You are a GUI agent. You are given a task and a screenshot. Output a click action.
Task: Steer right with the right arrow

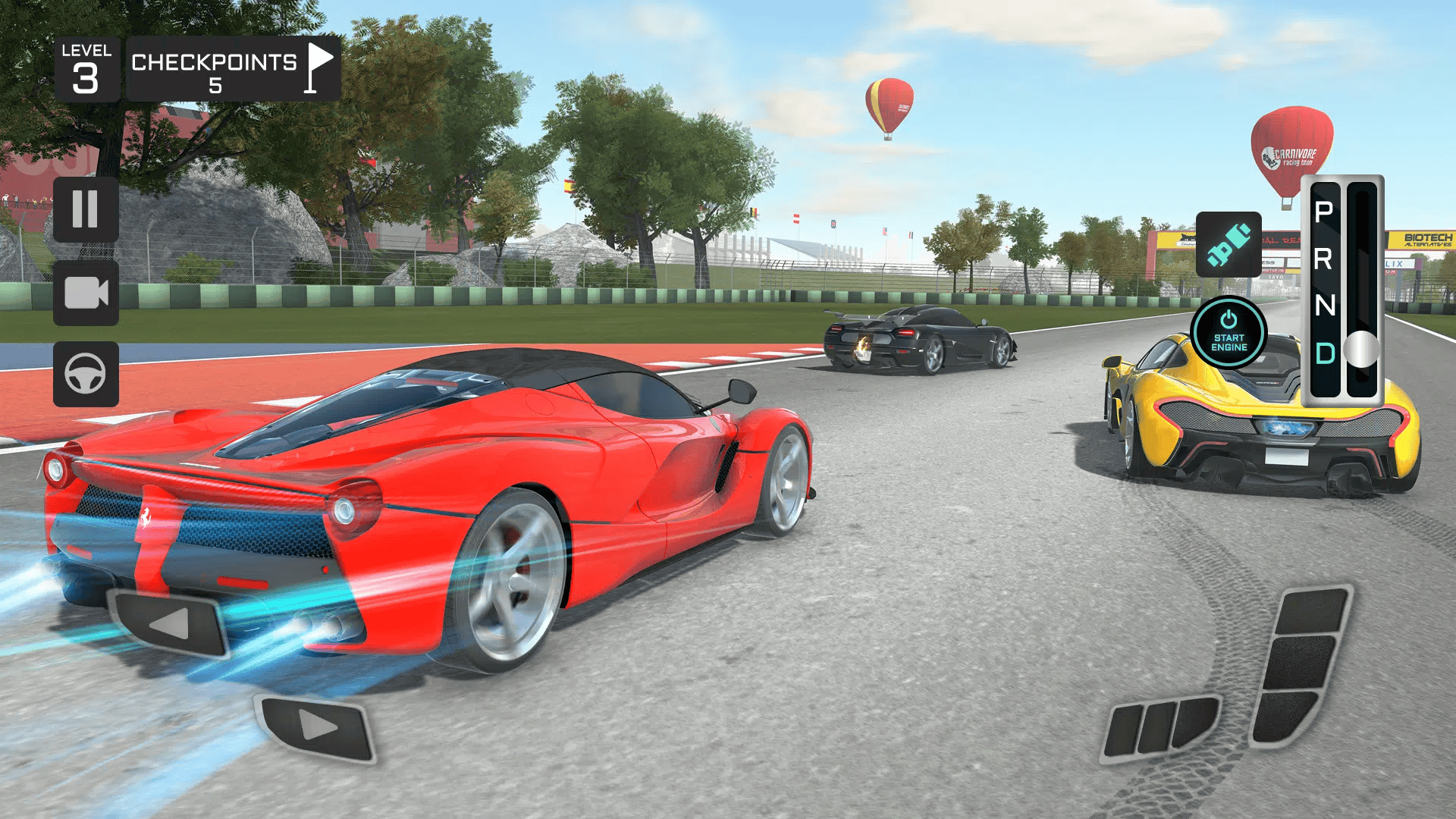click(317, 726)
